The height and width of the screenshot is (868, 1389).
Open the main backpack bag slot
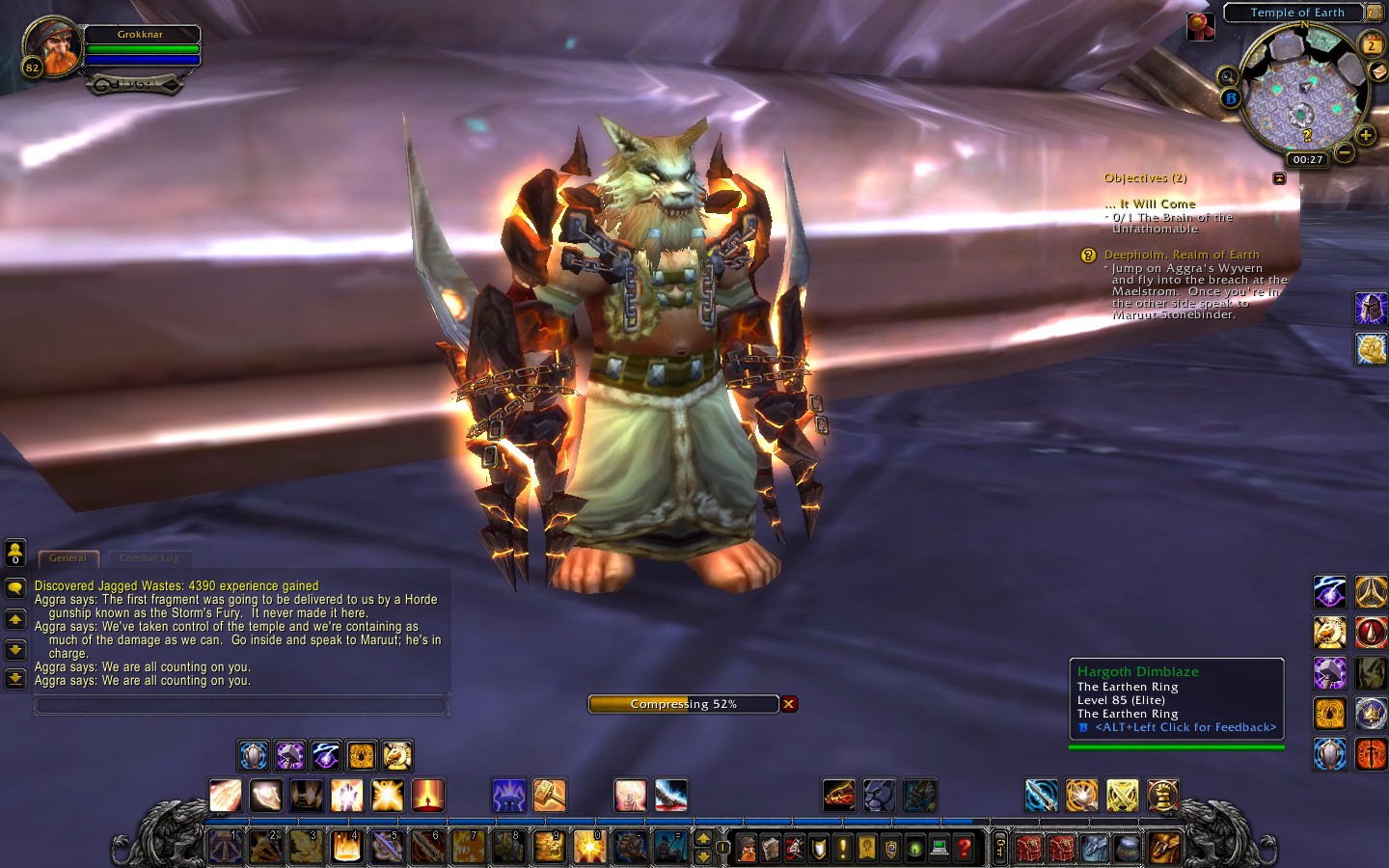point(1164,848)
